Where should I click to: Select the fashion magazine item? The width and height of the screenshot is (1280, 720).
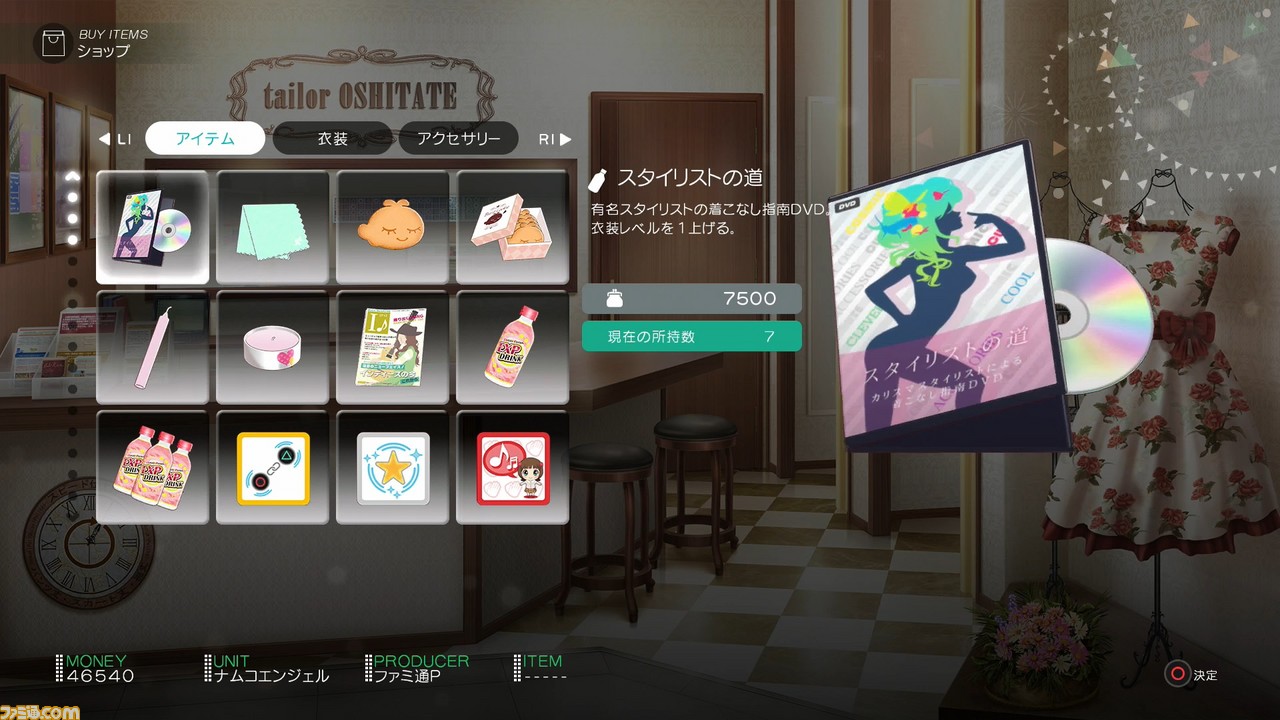pyautogui.click(x=392, y=347)
